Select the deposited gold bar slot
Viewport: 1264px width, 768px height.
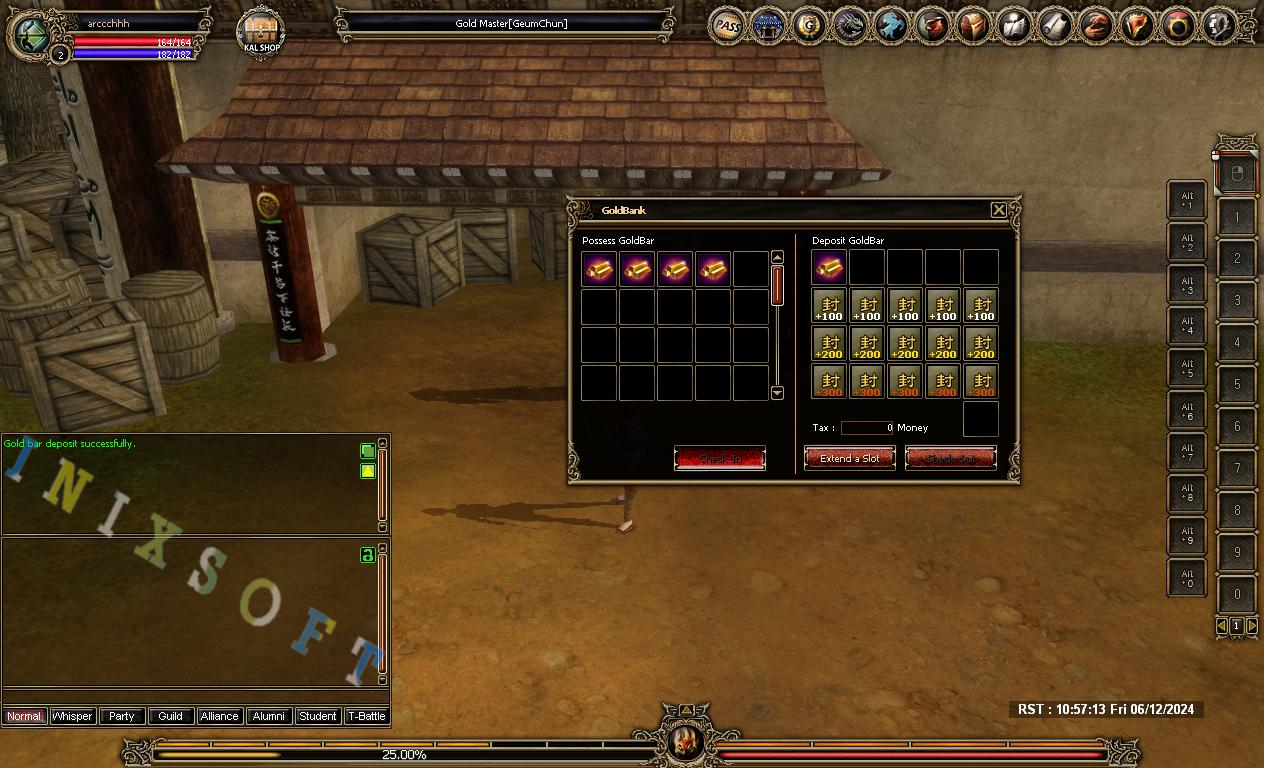(x=830, y=268)
